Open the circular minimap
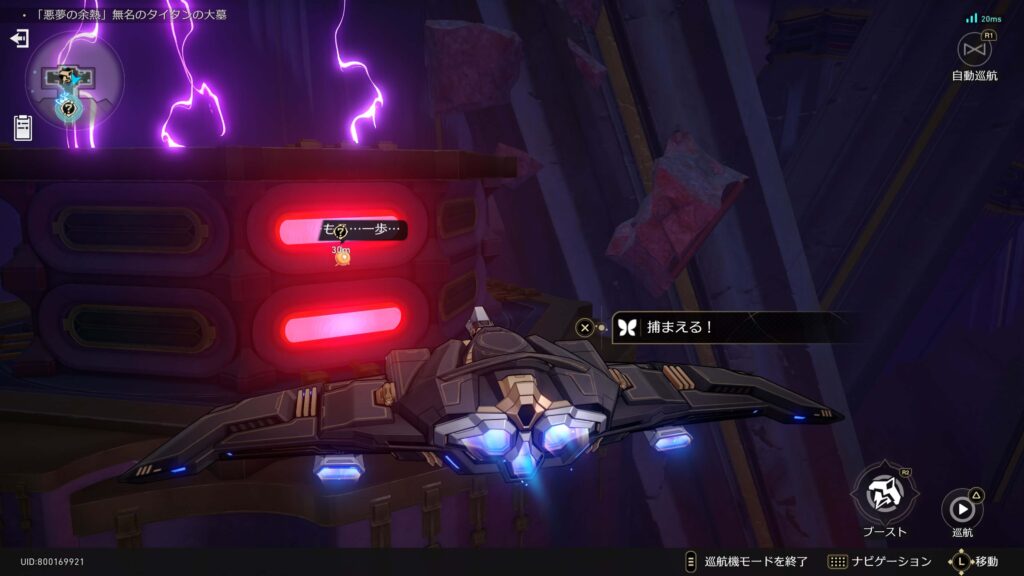This screenshot has height=576, width=1024. click(x=73, y=78)
